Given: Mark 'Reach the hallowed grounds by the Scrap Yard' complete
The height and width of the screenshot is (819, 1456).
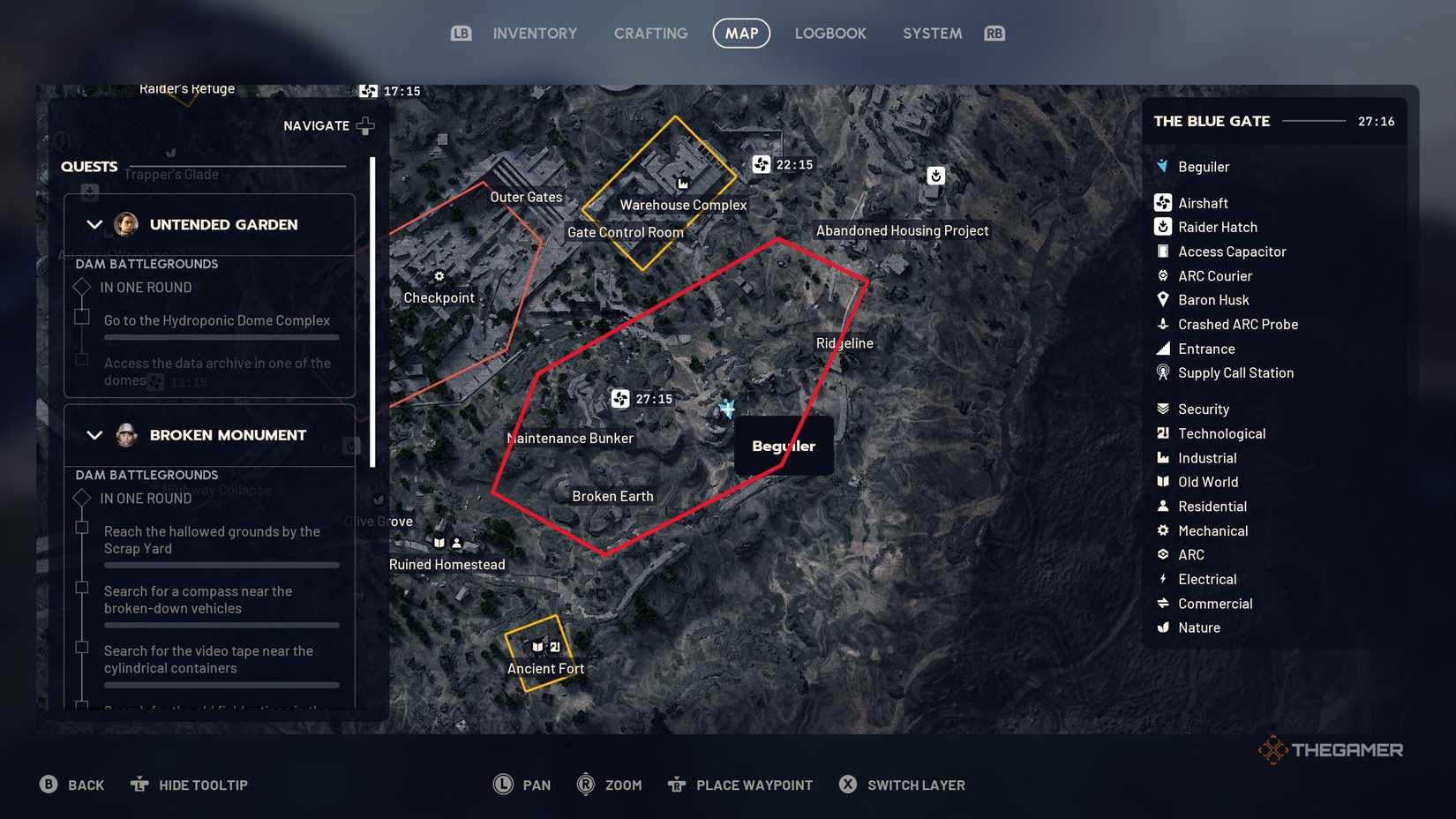Looking at the screenshot, I should pyautogui.click(x=82, y=528).
